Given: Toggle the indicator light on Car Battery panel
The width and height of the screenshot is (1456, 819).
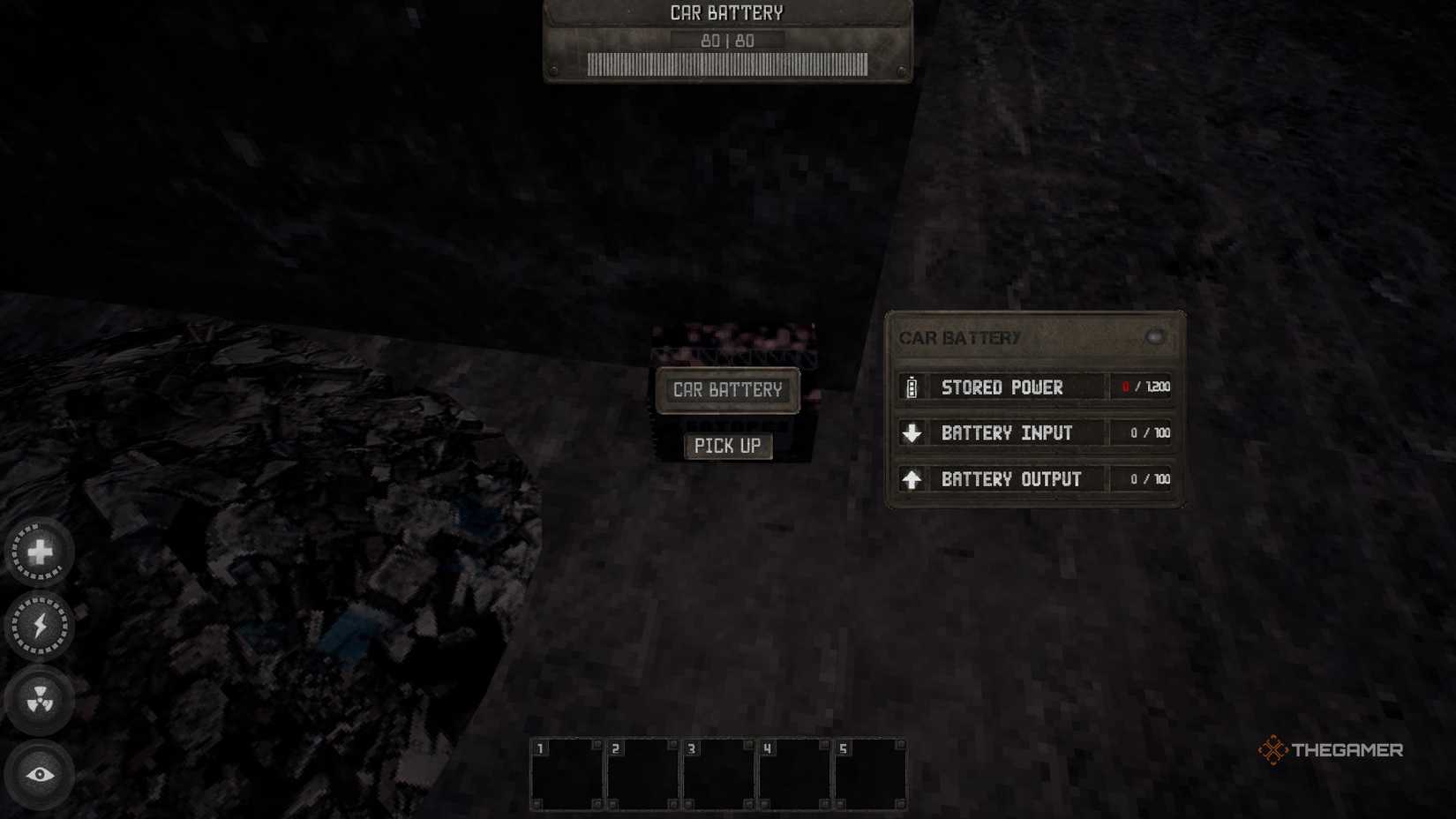Looking at the screenshot, I should coord(1157,336).
